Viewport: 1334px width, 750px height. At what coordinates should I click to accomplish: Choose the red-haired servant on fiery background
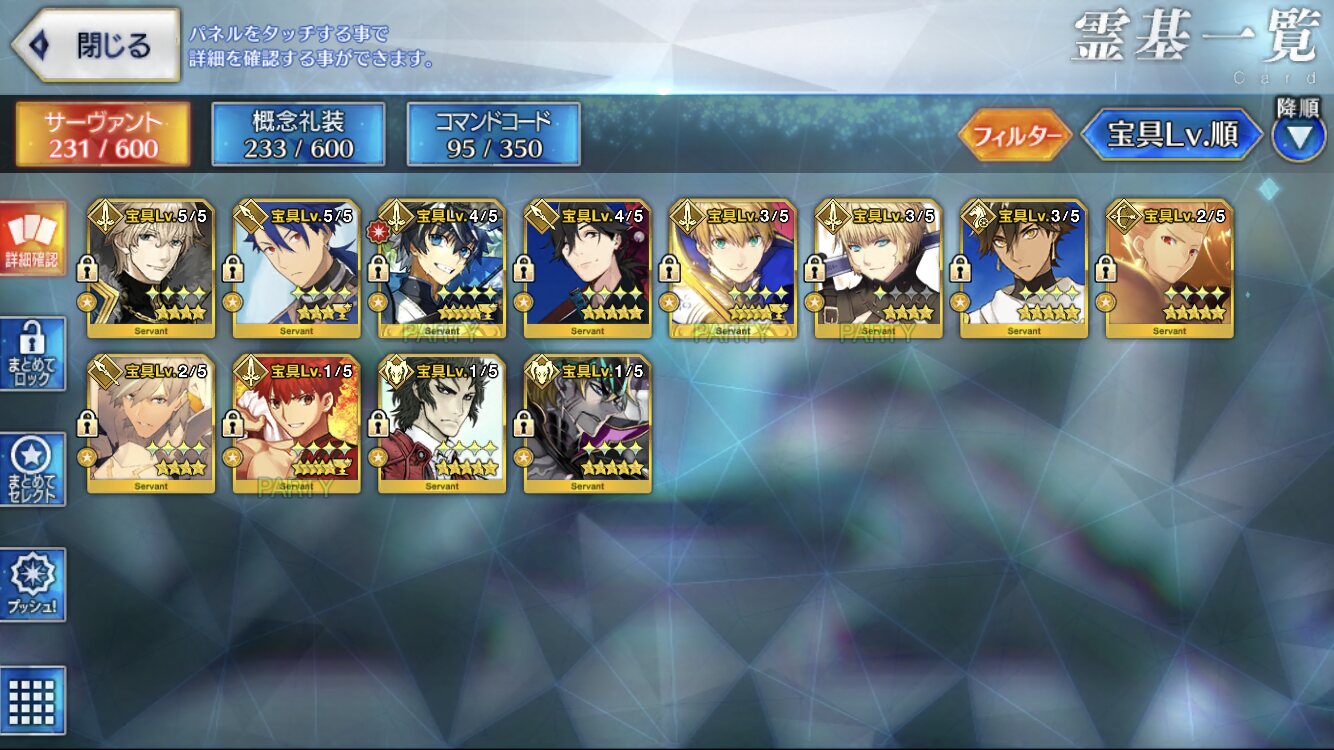(296, 423)
